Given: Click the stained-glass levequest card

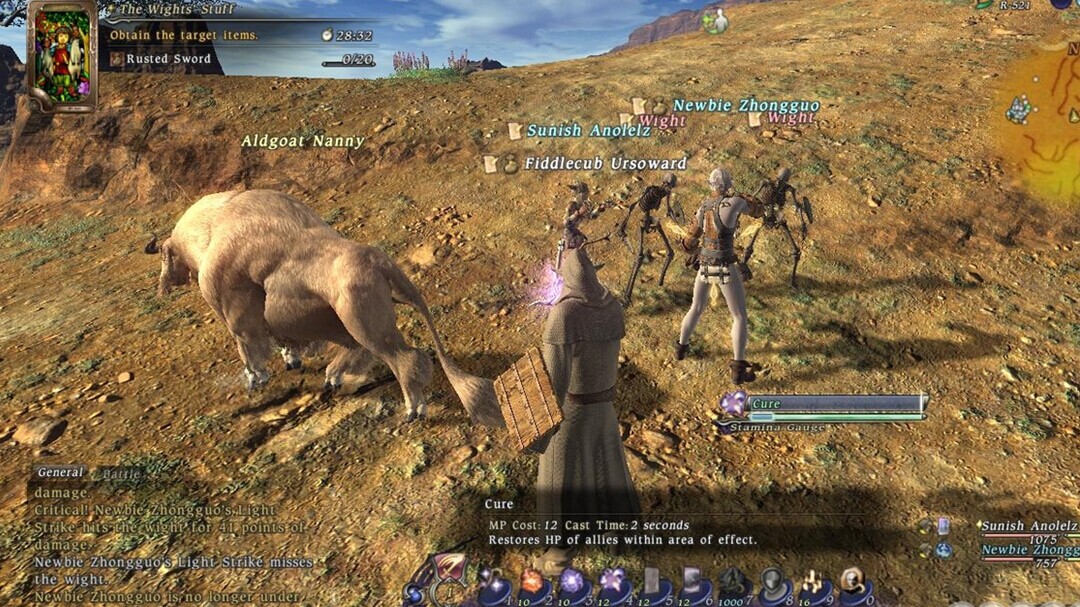Looking at the screenshot, I should click(62, 55).
